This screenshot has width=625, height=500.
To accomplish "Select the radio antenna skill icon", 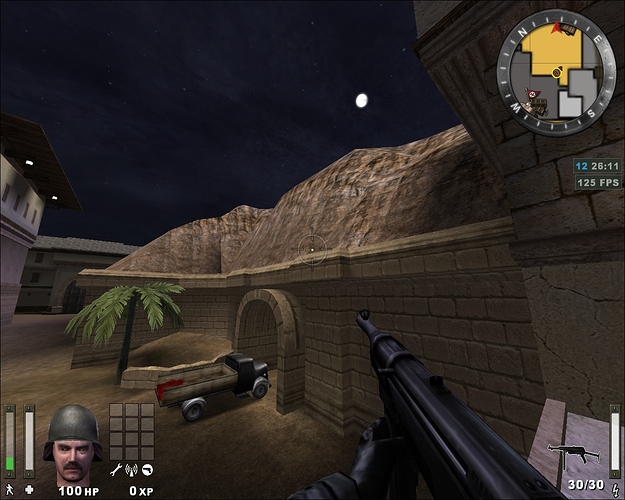I will [132, 470].
